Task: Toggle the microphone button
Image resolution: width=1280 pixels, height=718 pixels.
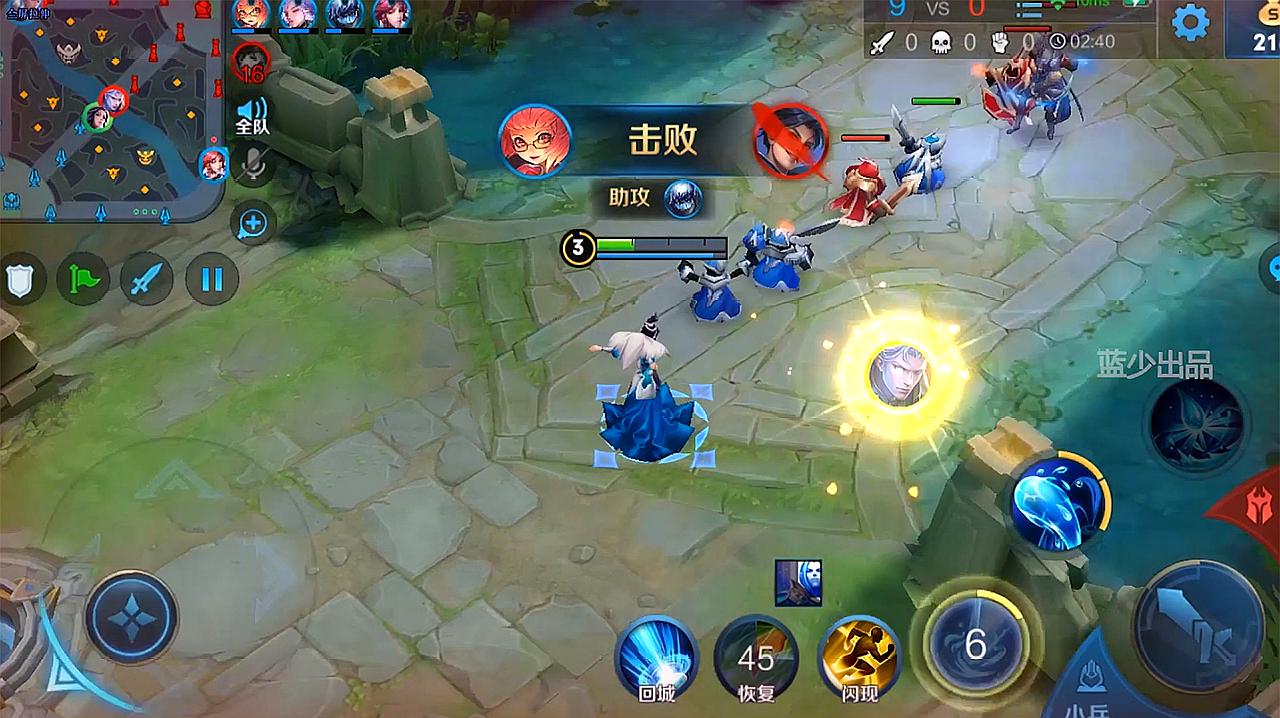Action: pos(254,167)
